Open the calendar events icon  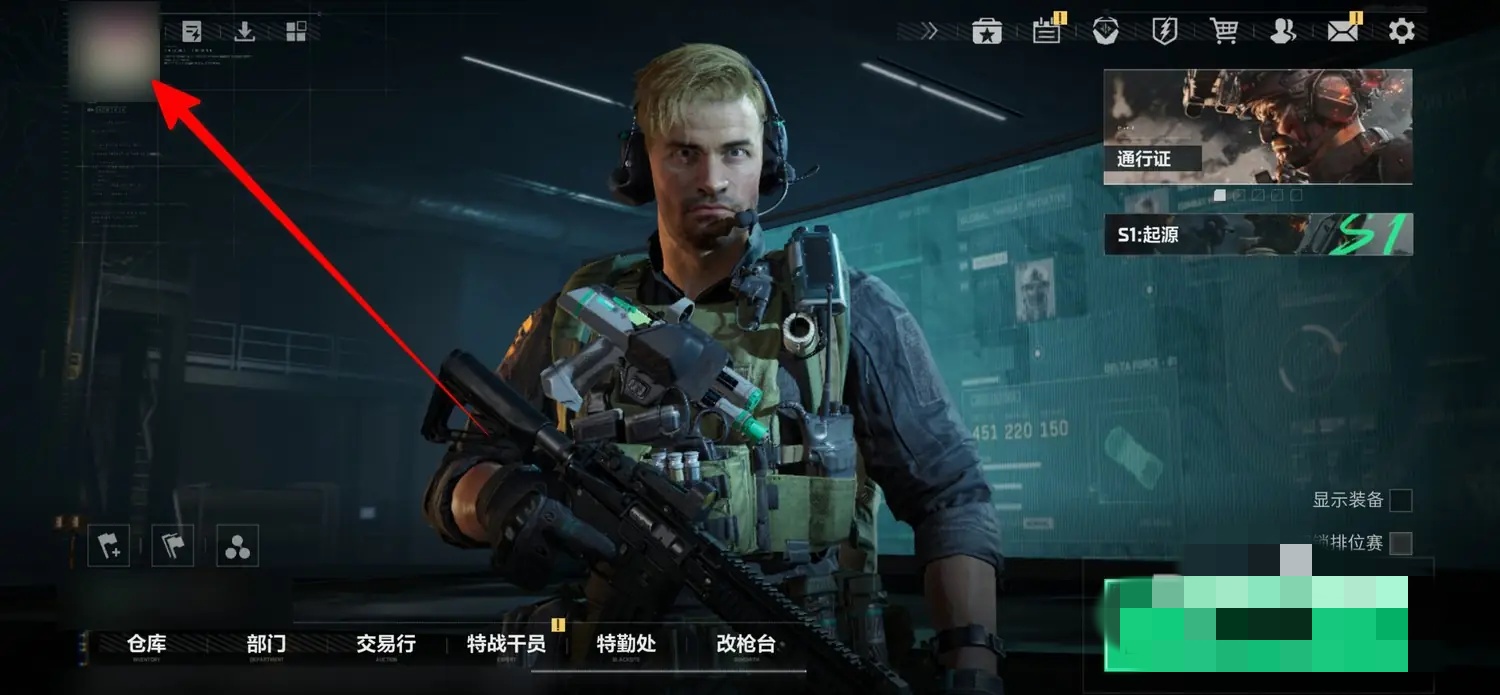coord(1047,31)
